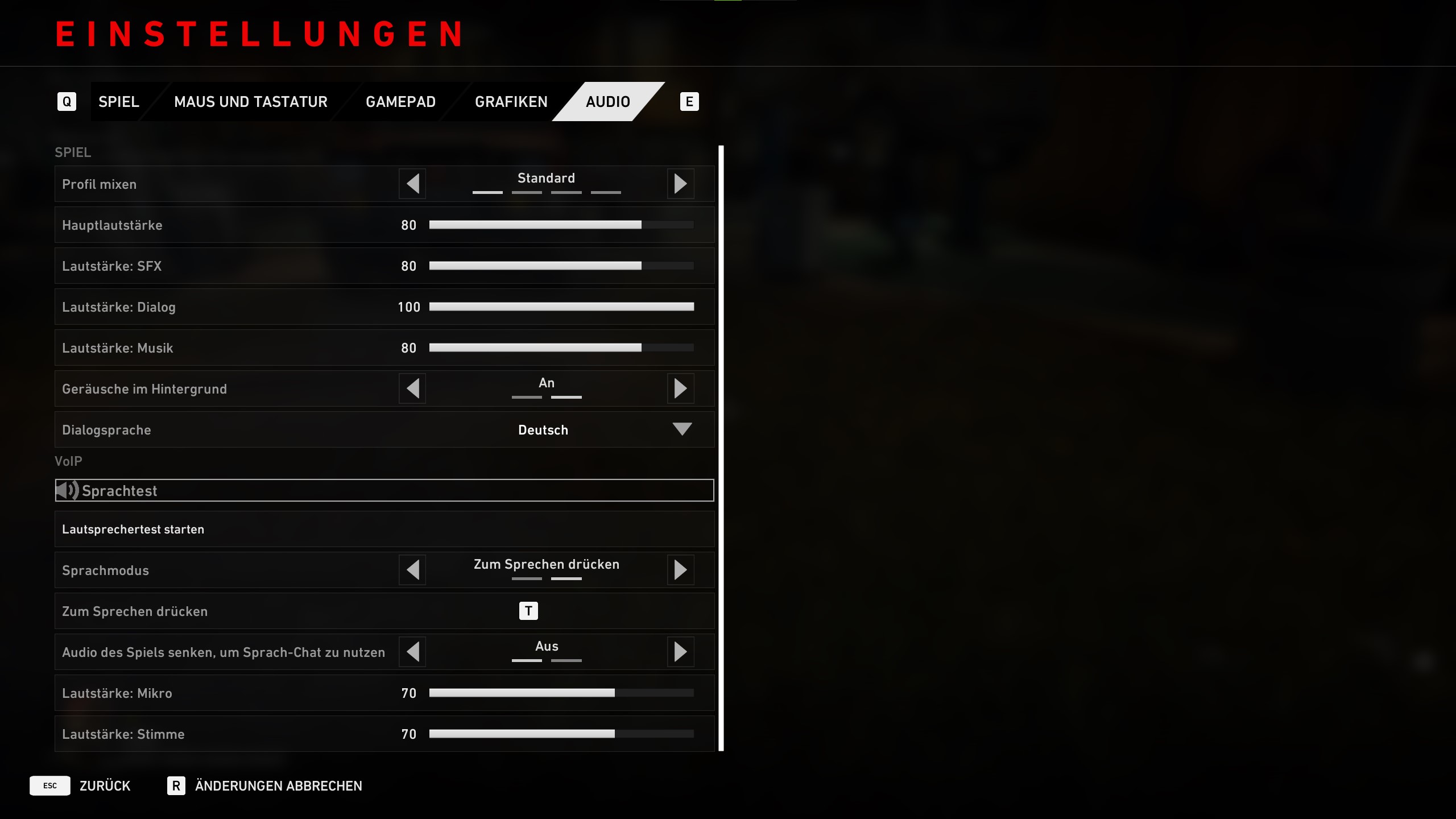Toggle Audio des Spiels senken right arrow

tap(680, 652)
